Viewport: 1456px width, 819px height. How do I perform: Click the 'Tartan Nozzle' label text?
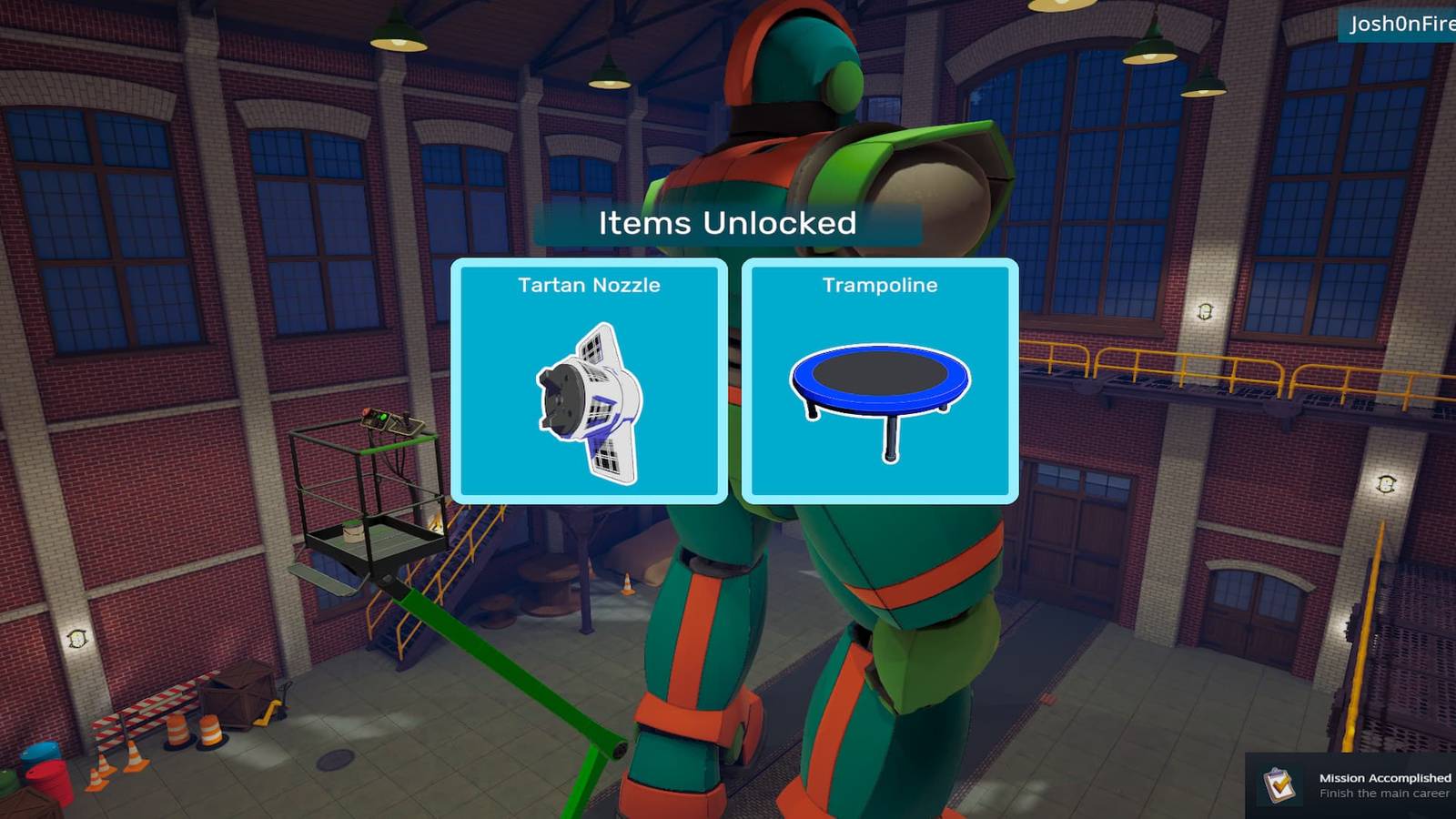tap(590, 285)
